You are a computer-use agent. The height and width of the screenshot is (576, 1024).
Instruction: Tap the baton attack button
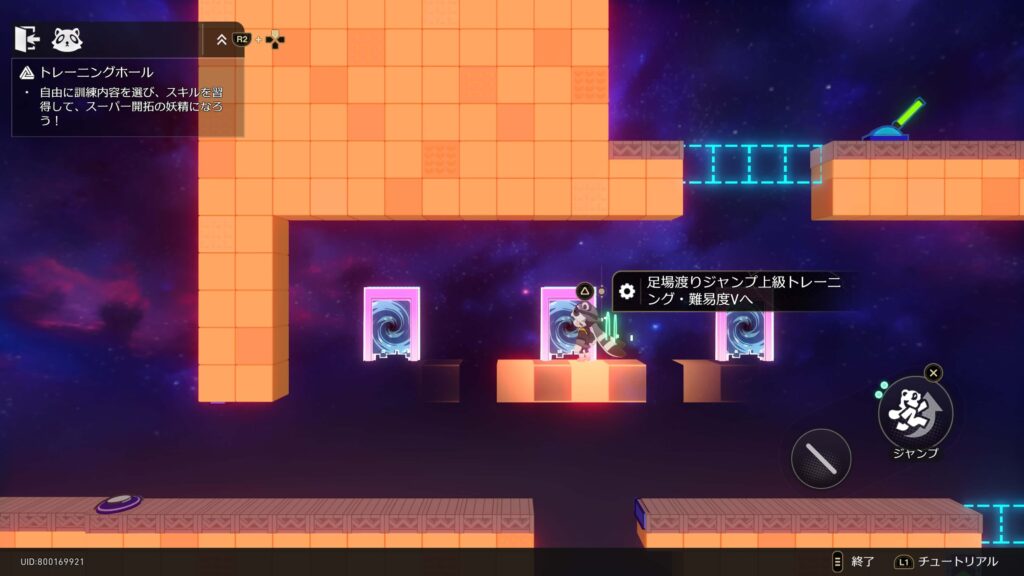[x=821, y=459]
